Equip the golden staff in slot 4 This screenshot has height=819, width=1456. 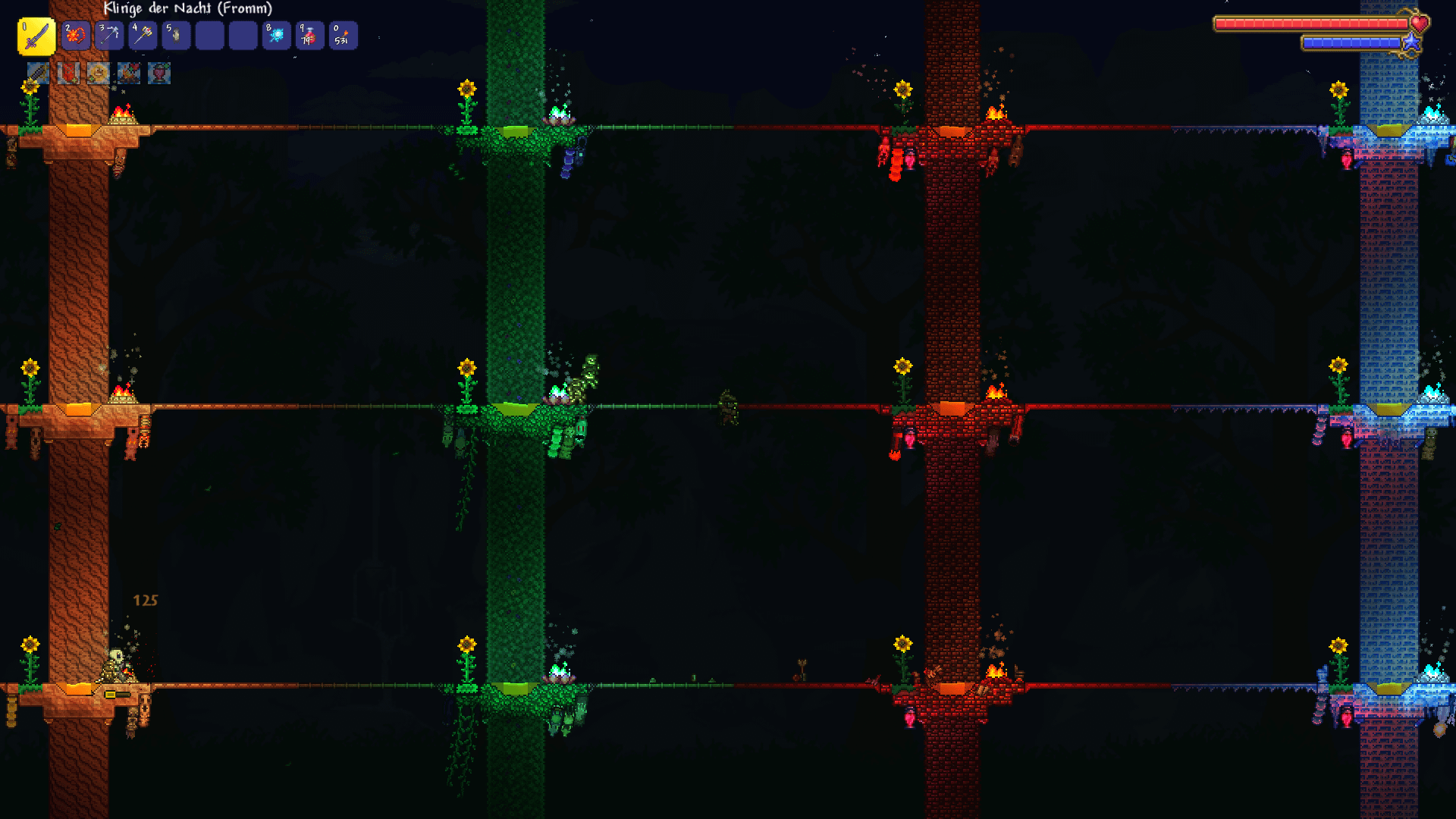[143, 36]
